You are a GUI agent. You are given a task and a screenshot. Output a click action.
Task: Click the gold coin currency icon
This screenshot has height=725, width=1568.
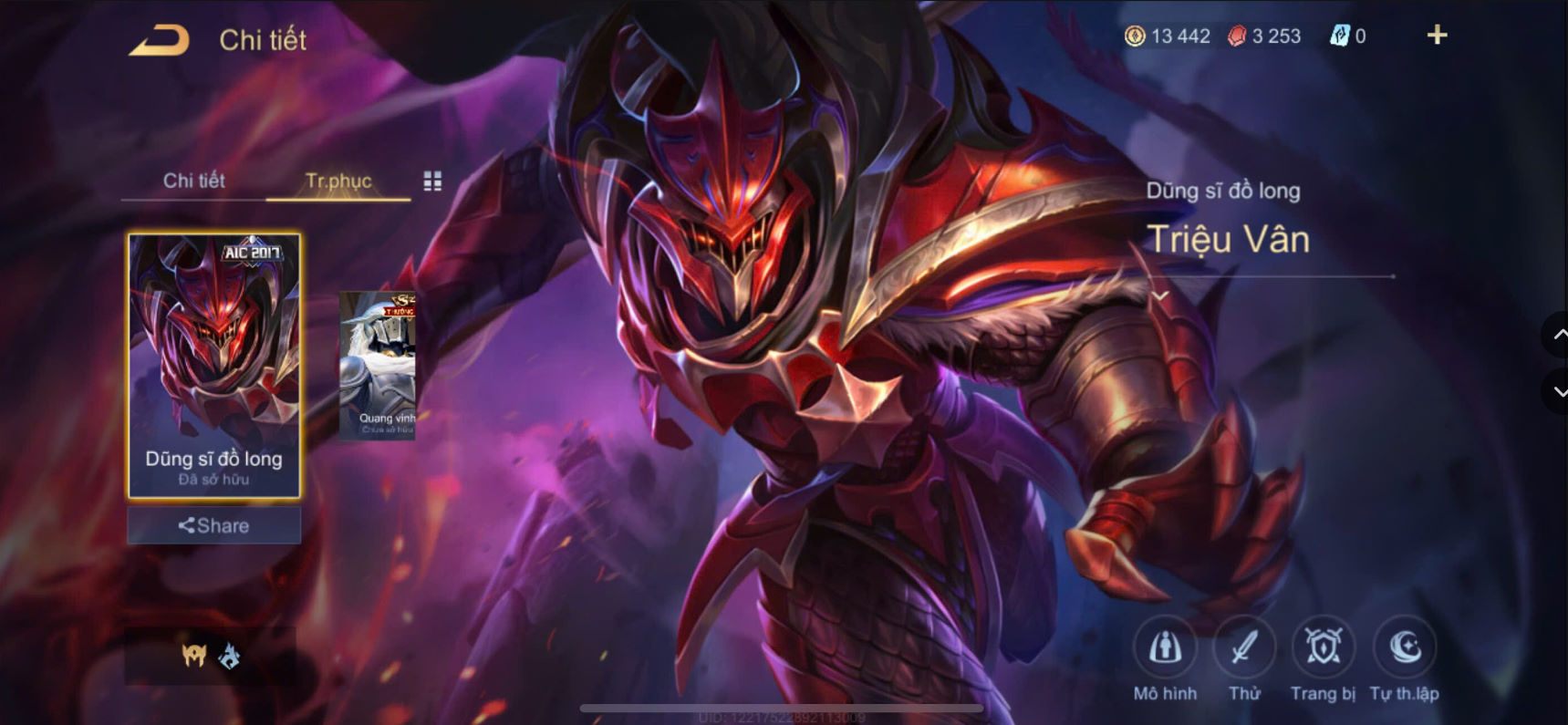[1134, 36]
